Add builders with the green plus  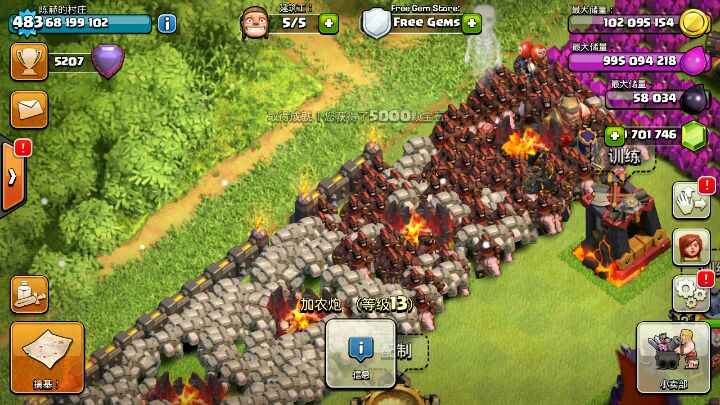coord(328,21)
